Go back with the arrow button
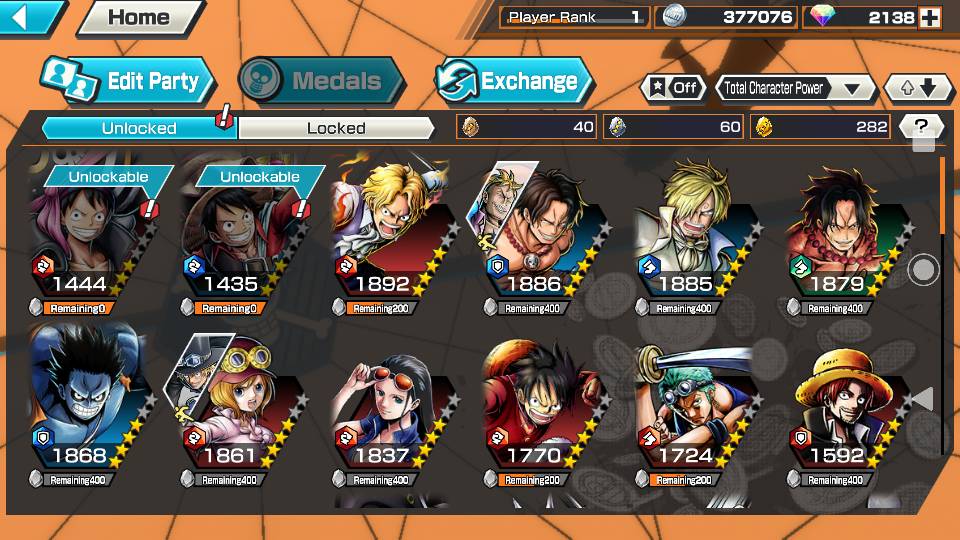 tap(28, 17)
